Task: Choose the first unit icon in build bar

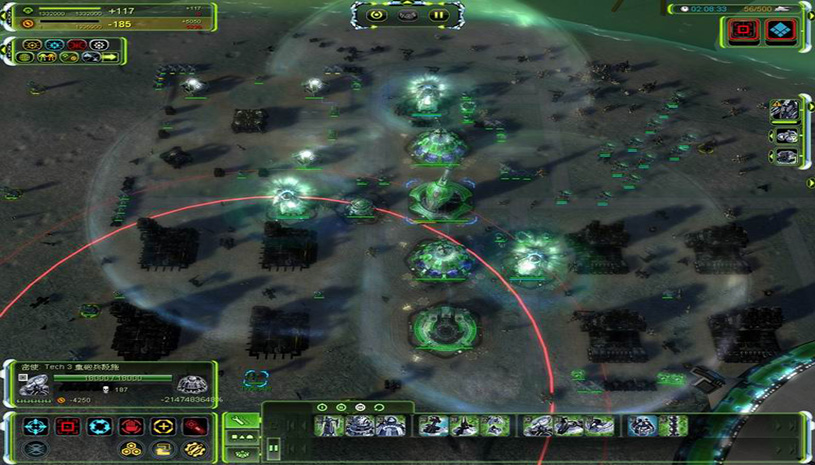Action: [329, 427]
